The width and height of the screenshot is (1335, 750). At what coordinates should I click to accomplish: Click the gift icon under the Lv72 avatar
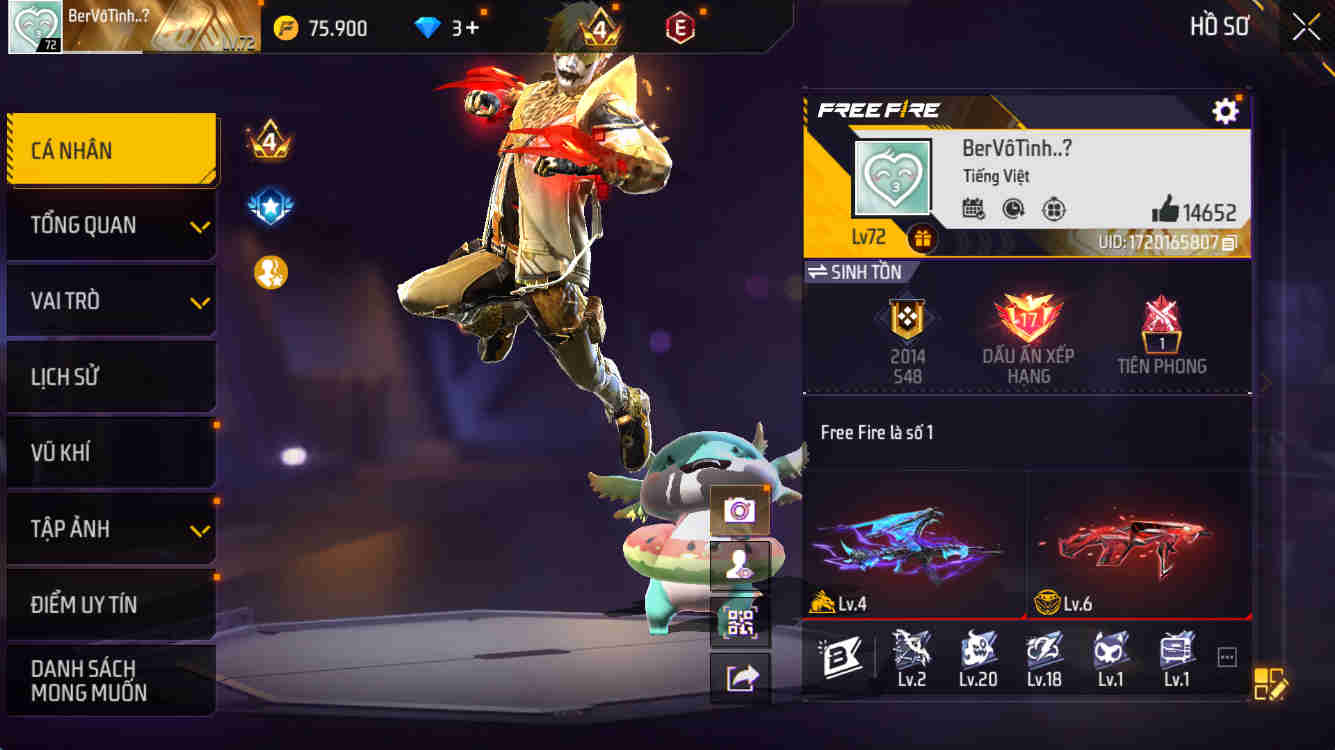pos(920,240)
